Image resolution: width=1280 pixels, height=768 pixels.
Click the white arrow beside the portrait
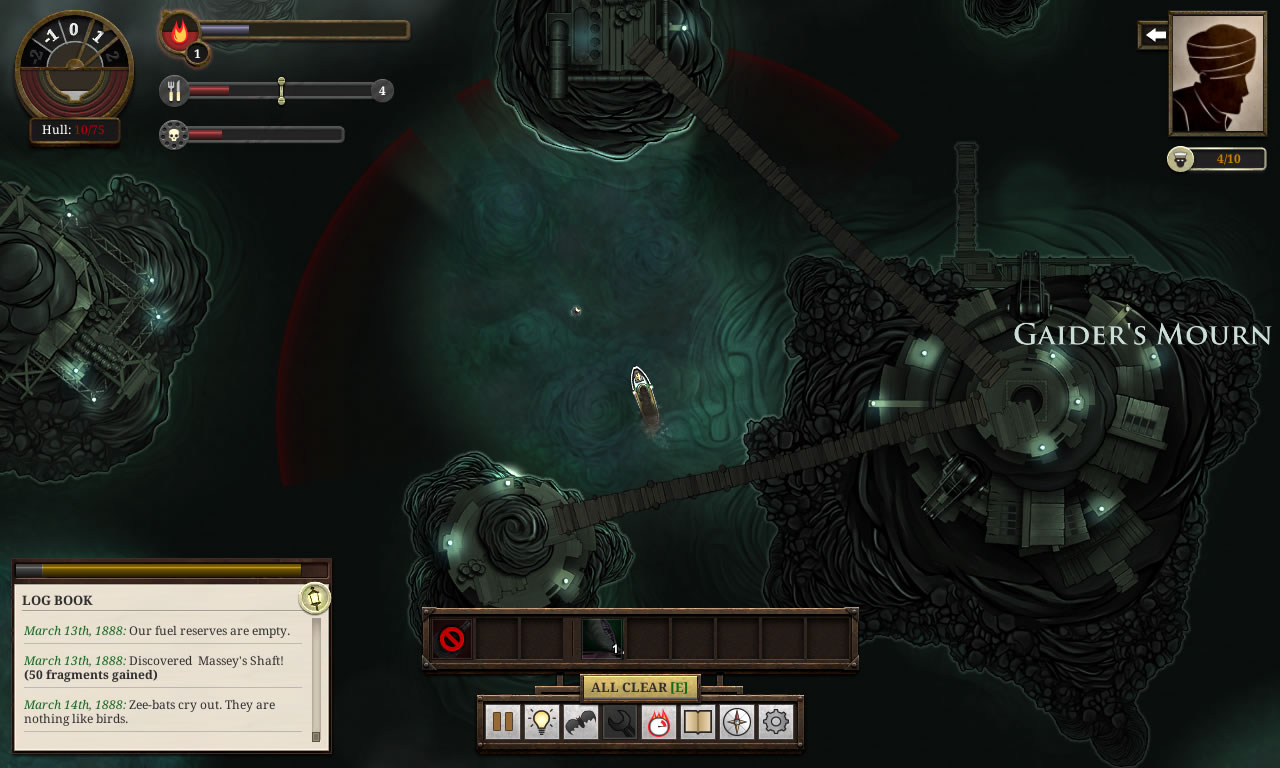pos(1155,36)
